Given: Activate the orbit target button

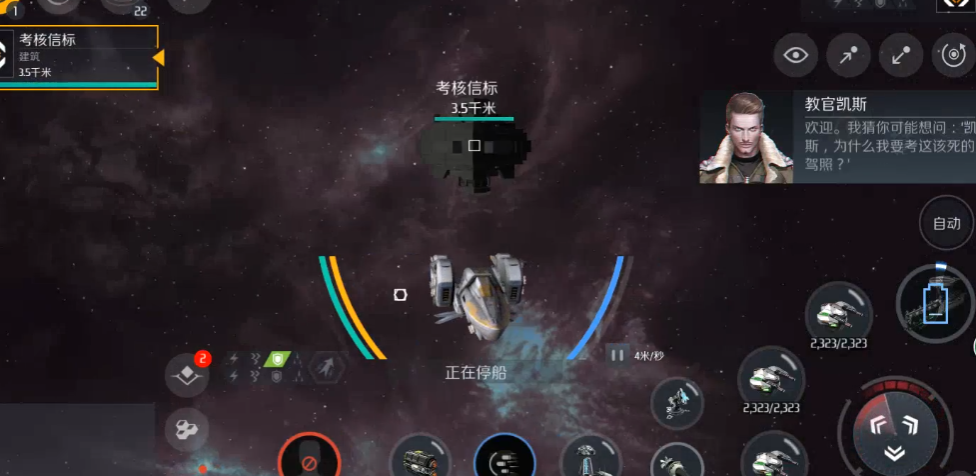Looking at the screenshot, I should (x=951, y=56).
